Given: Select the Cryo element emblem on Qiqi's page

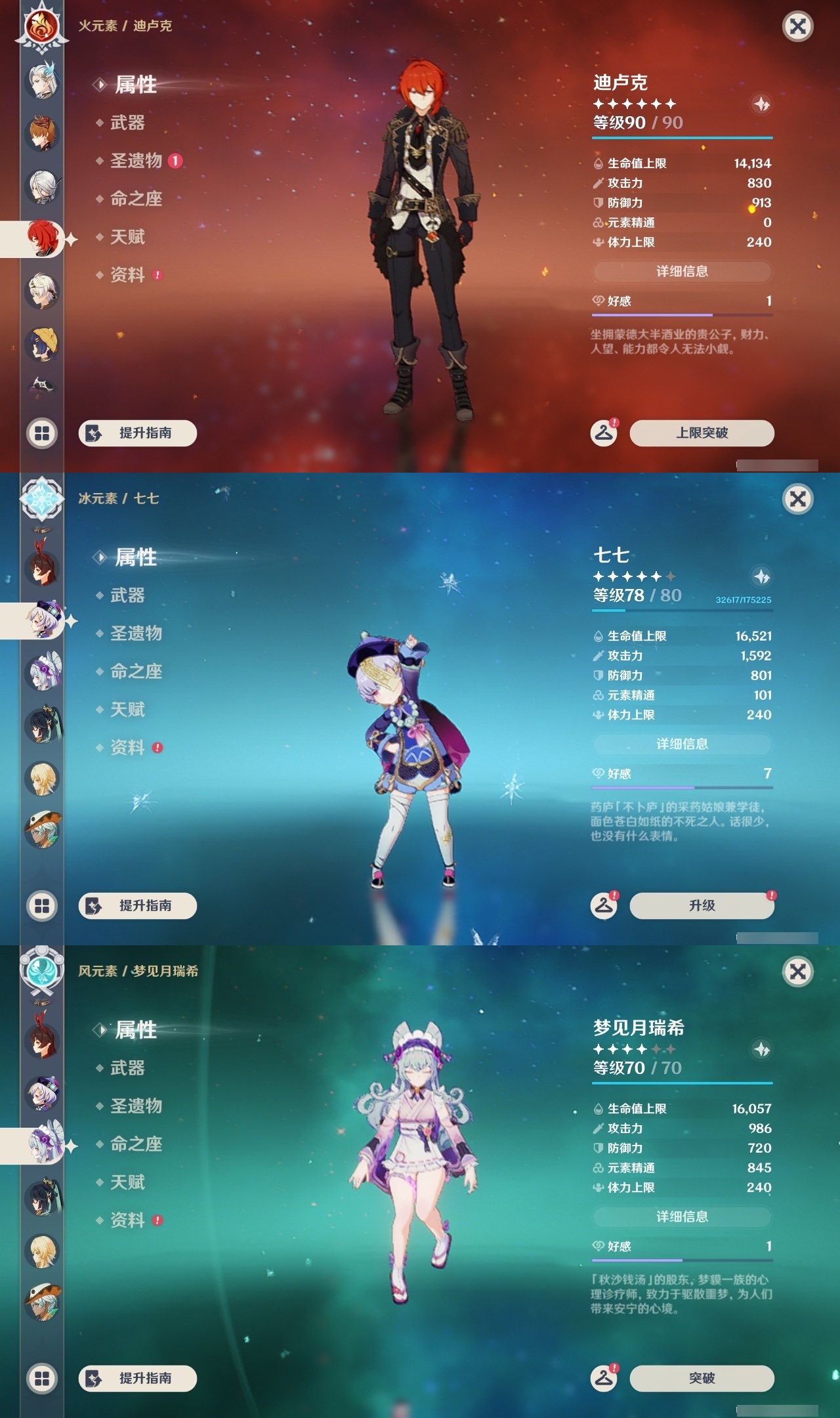Looking at the screenshot, I should 41,500.
